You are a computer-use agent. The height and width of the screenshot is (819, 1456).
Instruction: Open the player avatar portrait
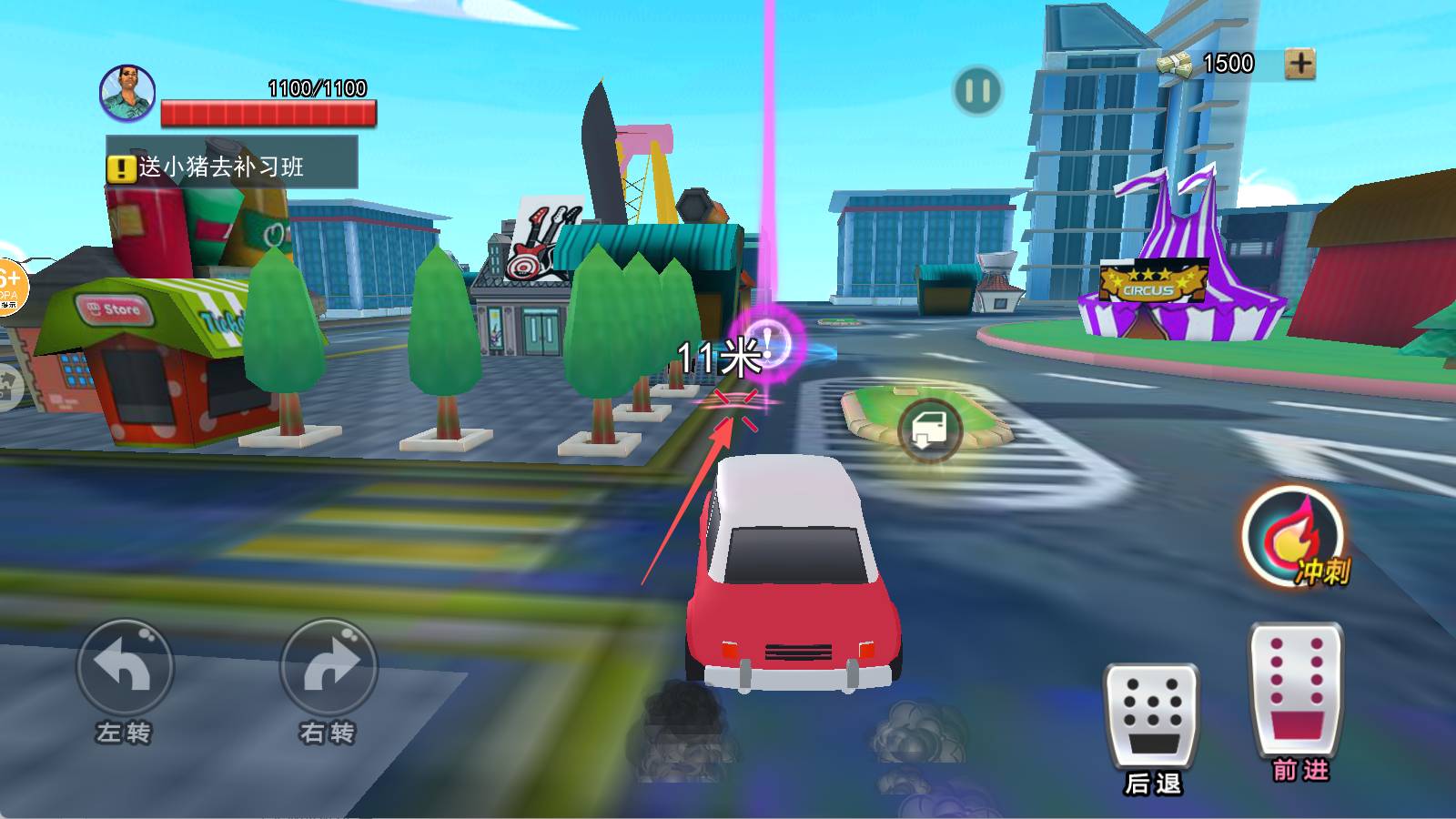pyautogui.click(x=127, y=92)
